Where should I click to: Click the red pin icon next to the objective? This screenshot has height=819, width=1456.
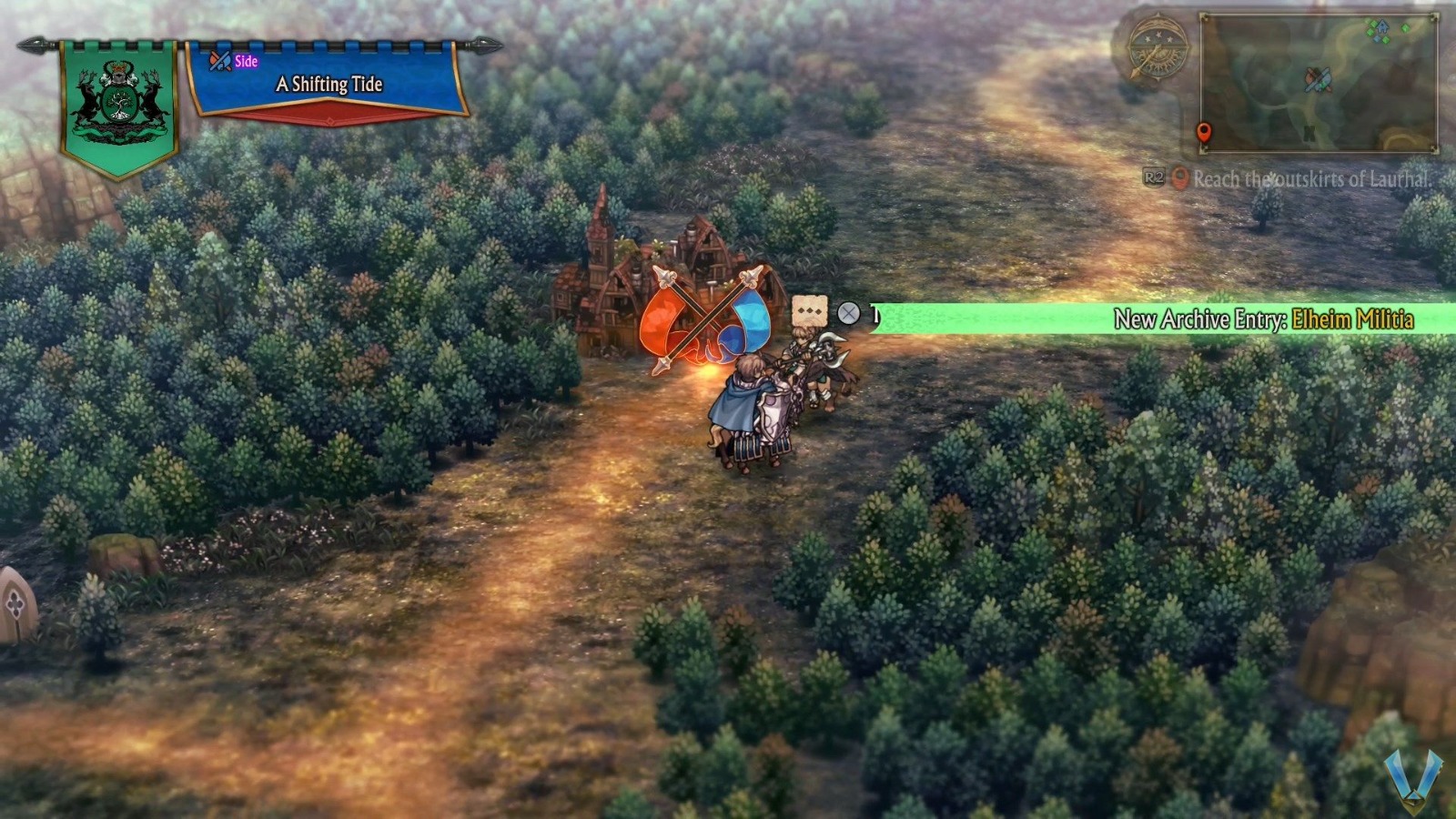[x=1179, y=177]
